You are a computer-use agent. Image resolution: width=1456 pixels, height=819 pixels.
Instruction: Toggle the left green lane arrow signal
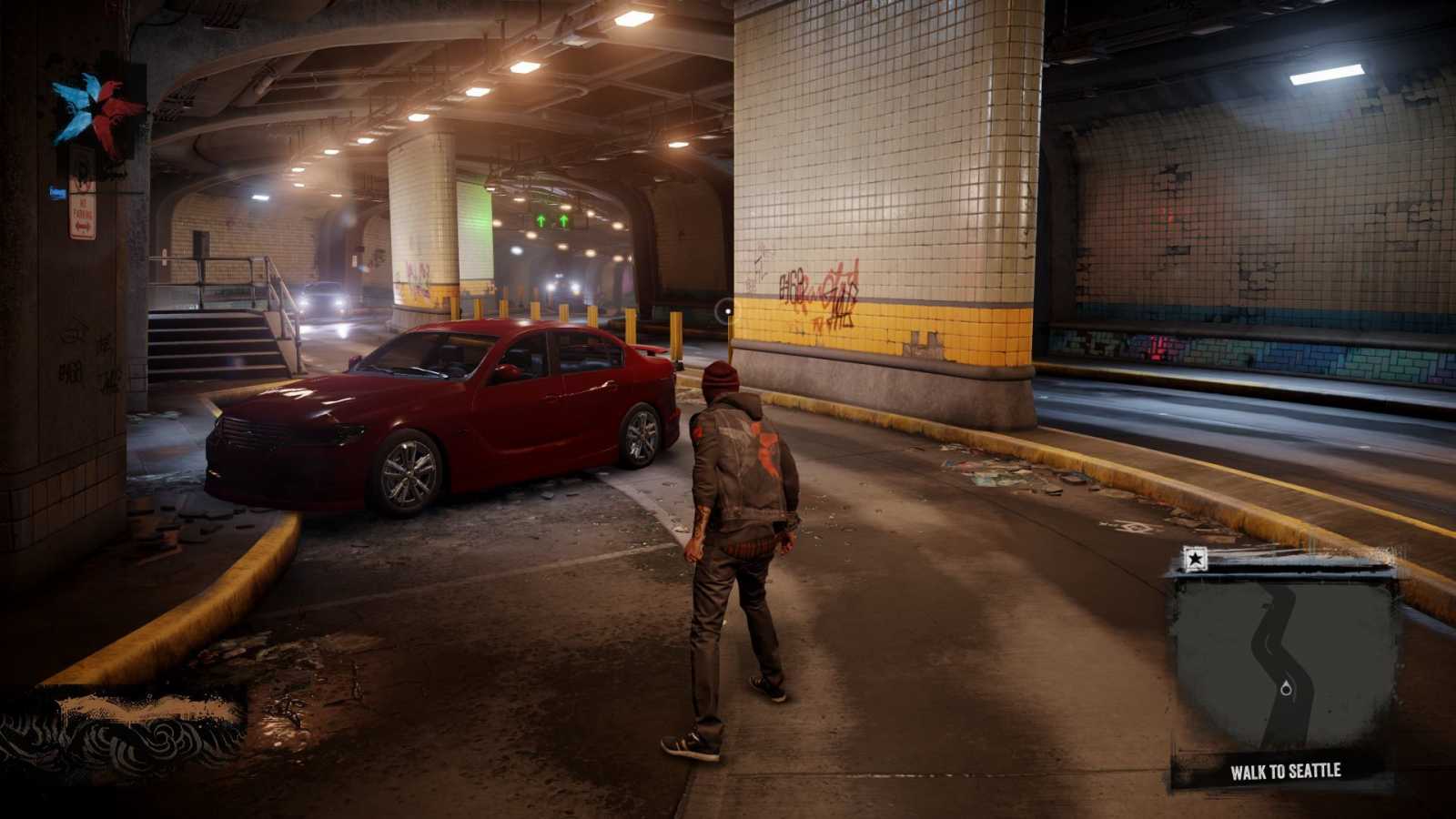click(x=539, y=220)
